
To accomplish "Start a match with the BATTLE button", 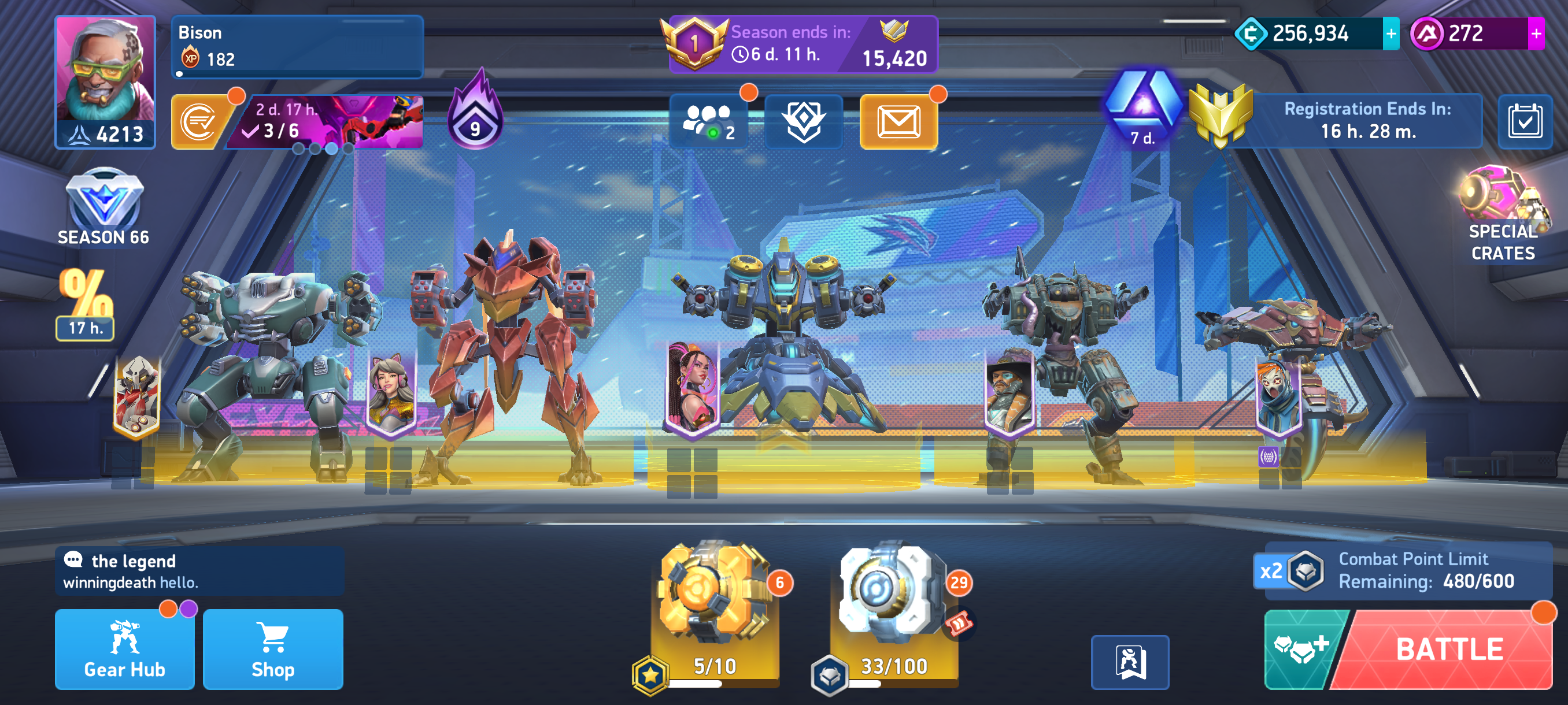I will [x=1449, y=649].
